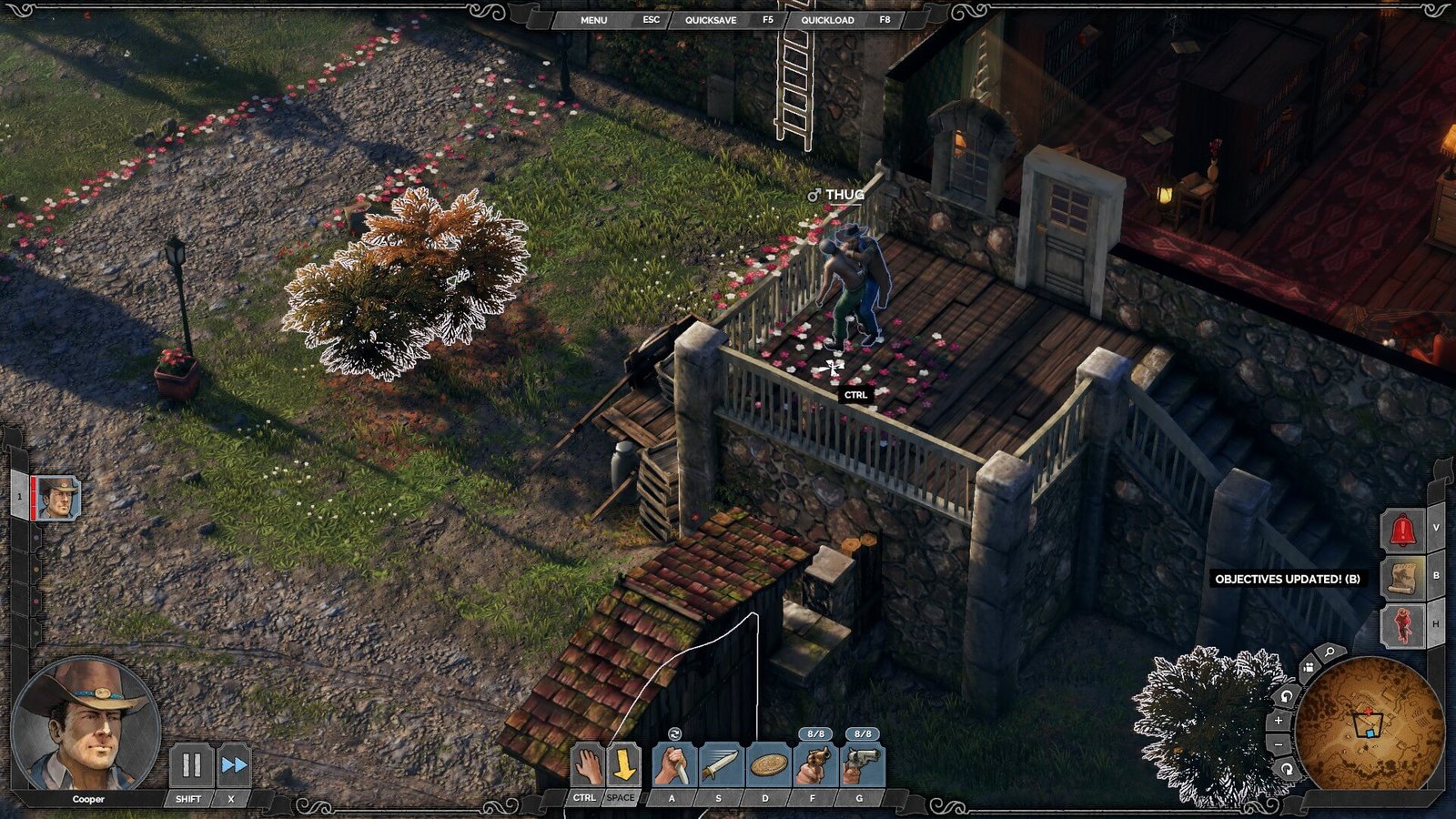1456x819 pixels.
Task: Open the Menu from the top bar
Action: [x=593, y=19]
